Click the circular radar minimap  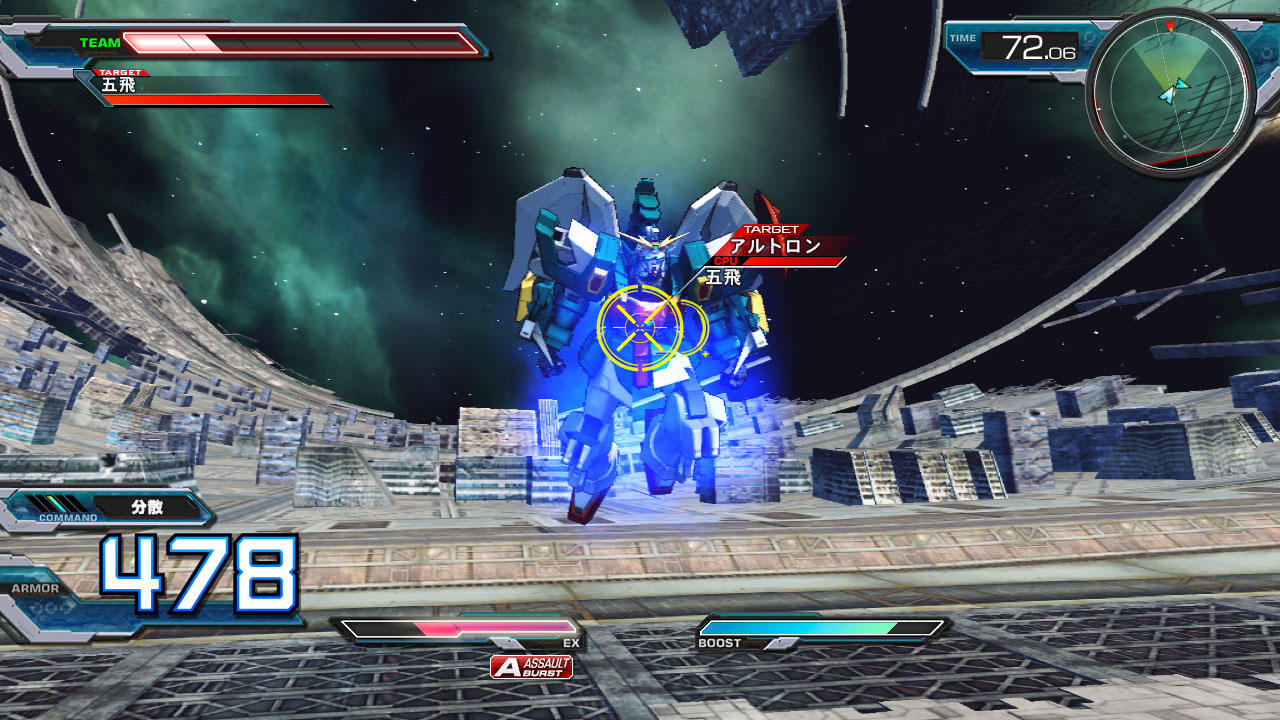1170,92
